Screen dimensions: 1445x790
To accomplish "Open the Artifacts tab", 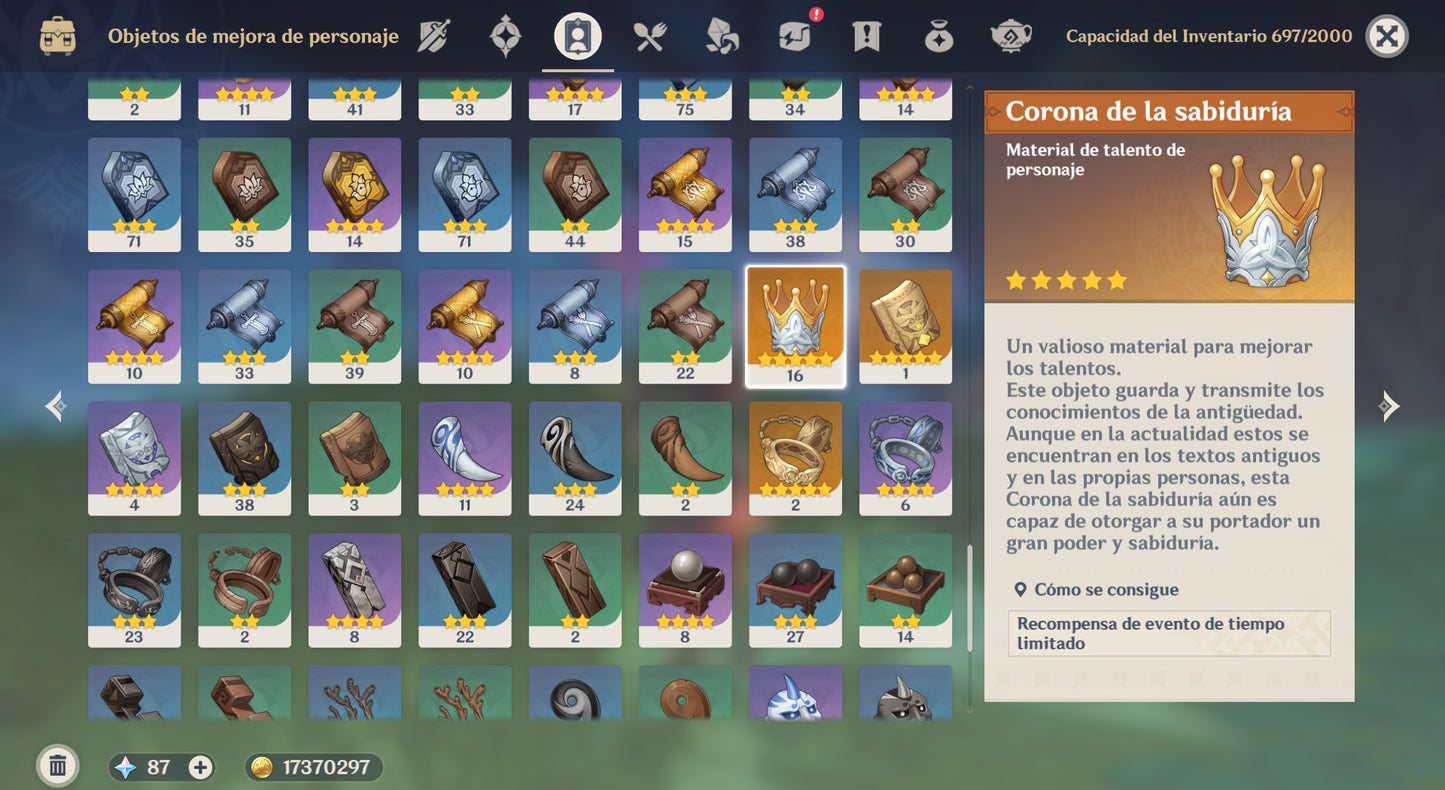I will [x=505, y=37].
